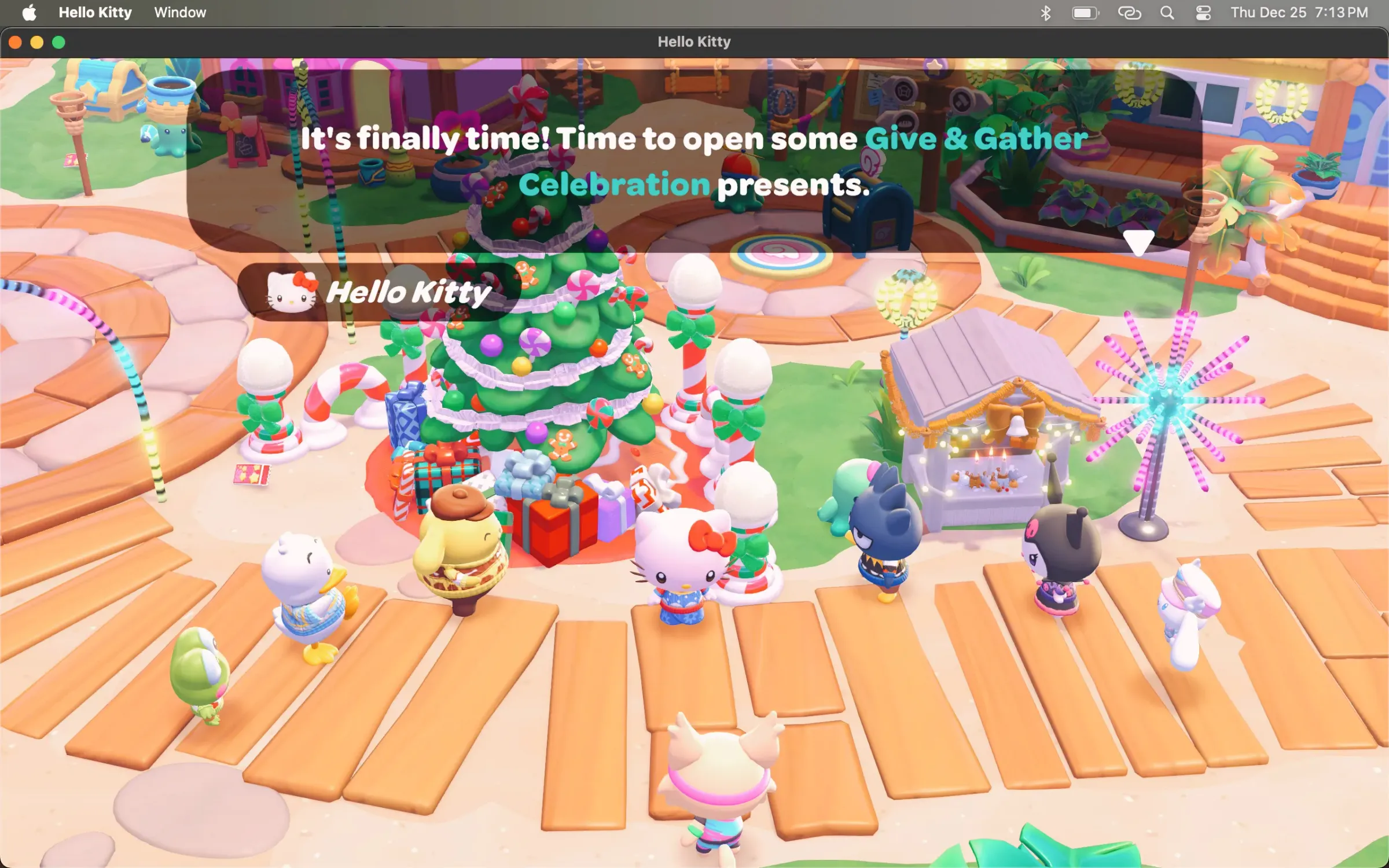Click the dialogue box to continue
1389x868 pixels.
coord(694,162)
